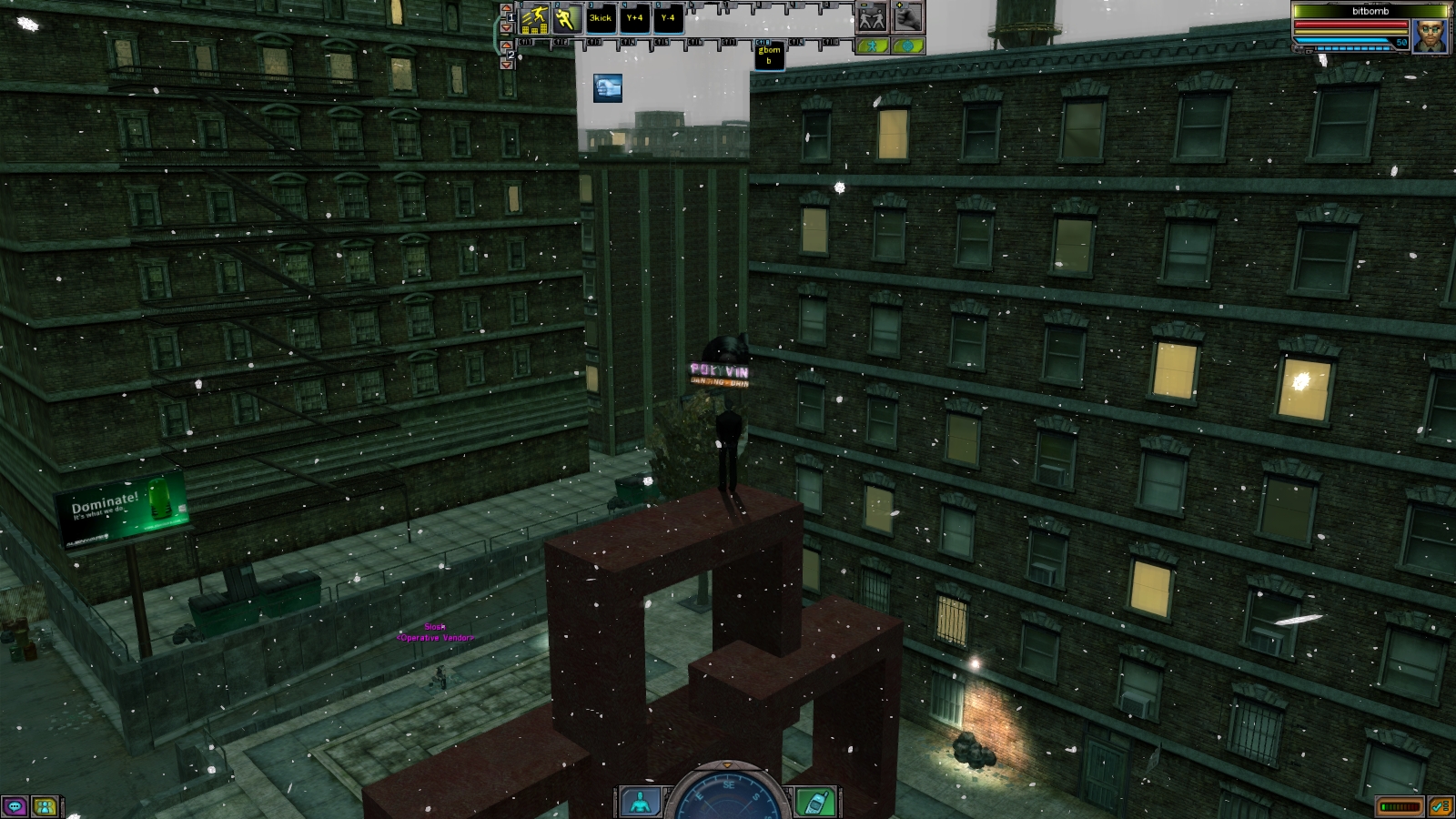Activate the Hyper-Jump ability in slot 1
Screen dimensions: 1456x819
[534, 18]
